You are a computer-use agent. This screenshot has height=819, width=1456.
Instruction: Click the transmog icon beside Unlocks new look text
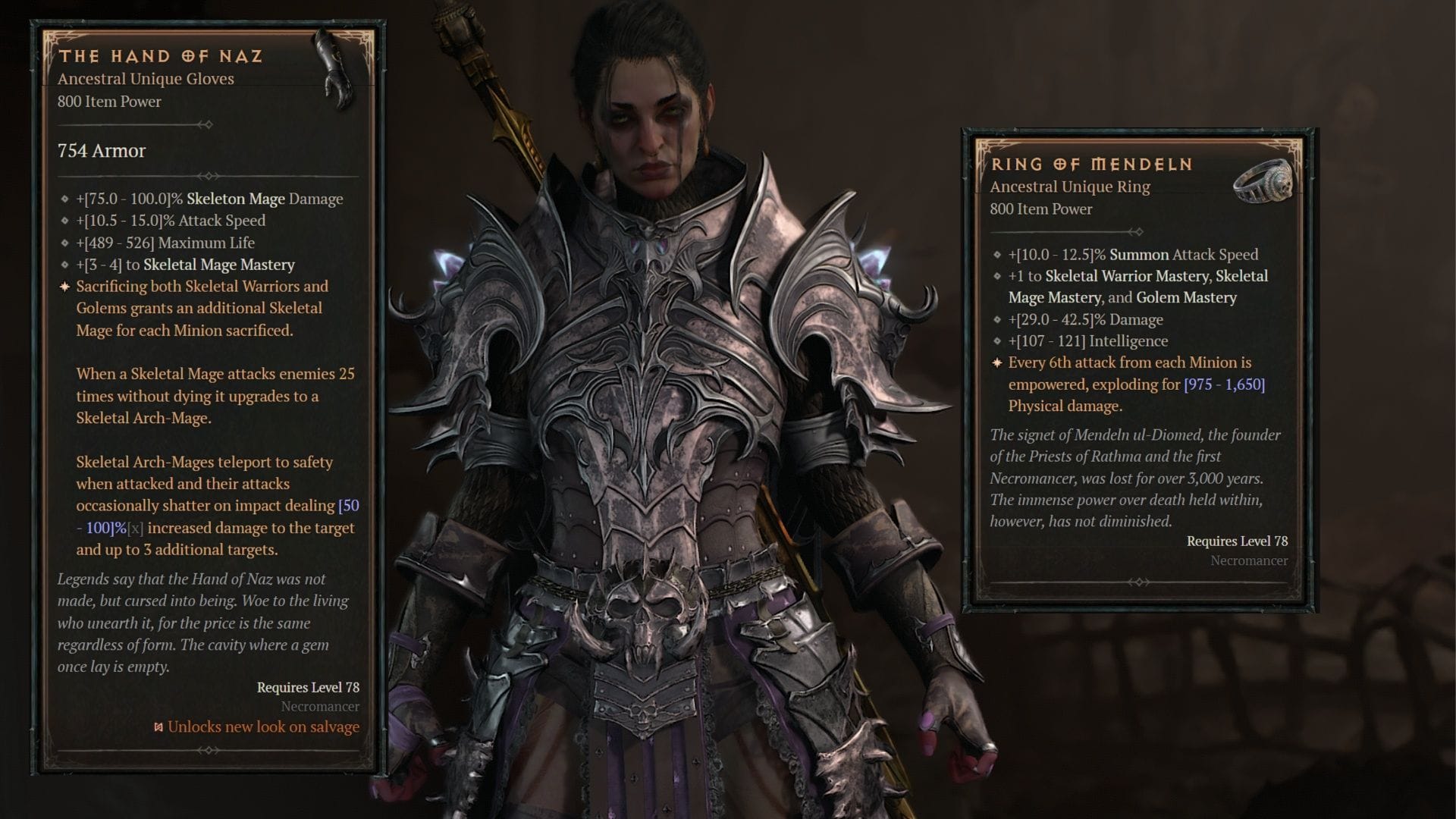tap(157, 726)
